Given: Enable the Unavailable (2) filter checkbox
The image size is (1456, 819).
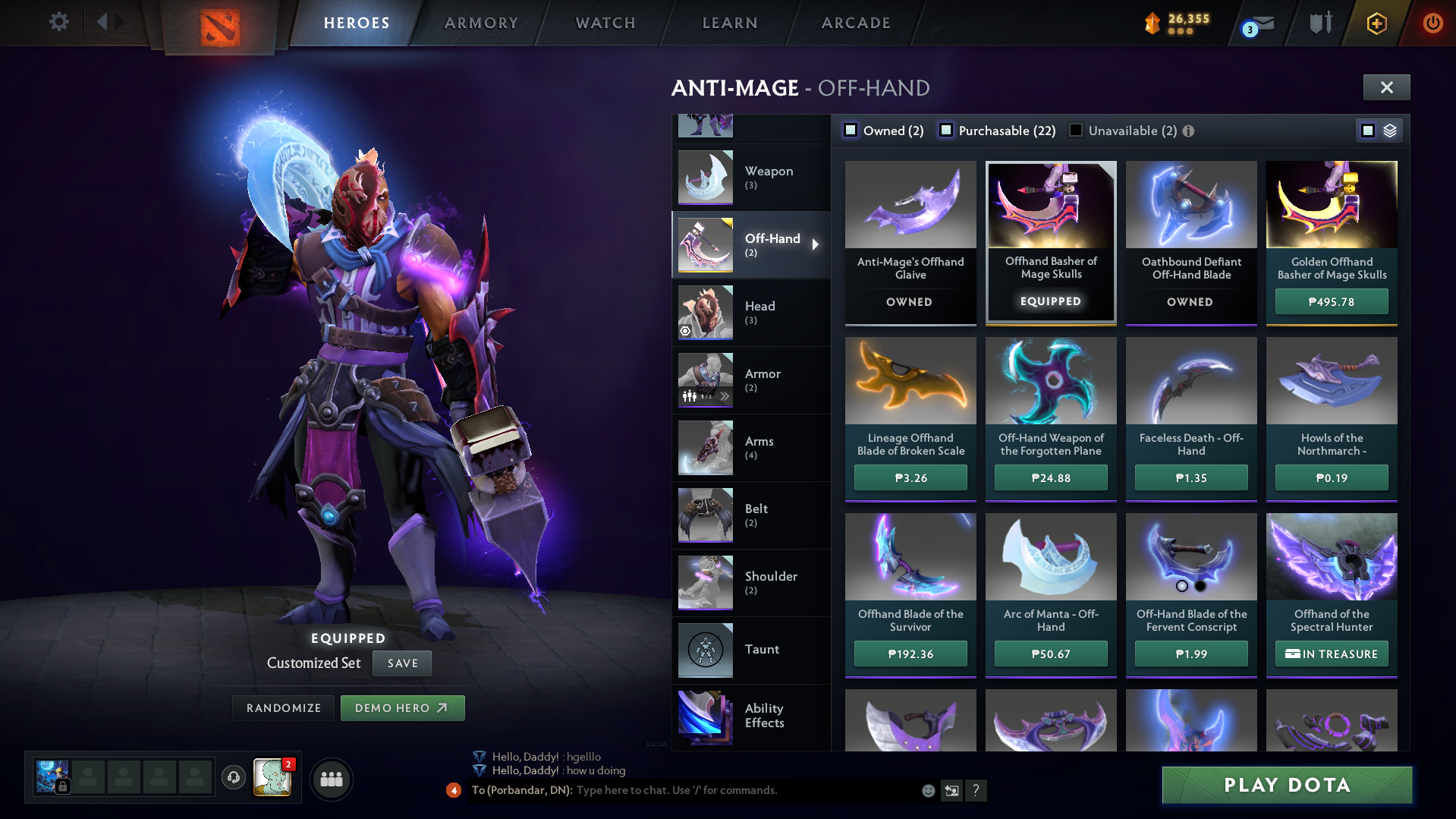Looking at the screenshot, I should (x=1074, y=130).
